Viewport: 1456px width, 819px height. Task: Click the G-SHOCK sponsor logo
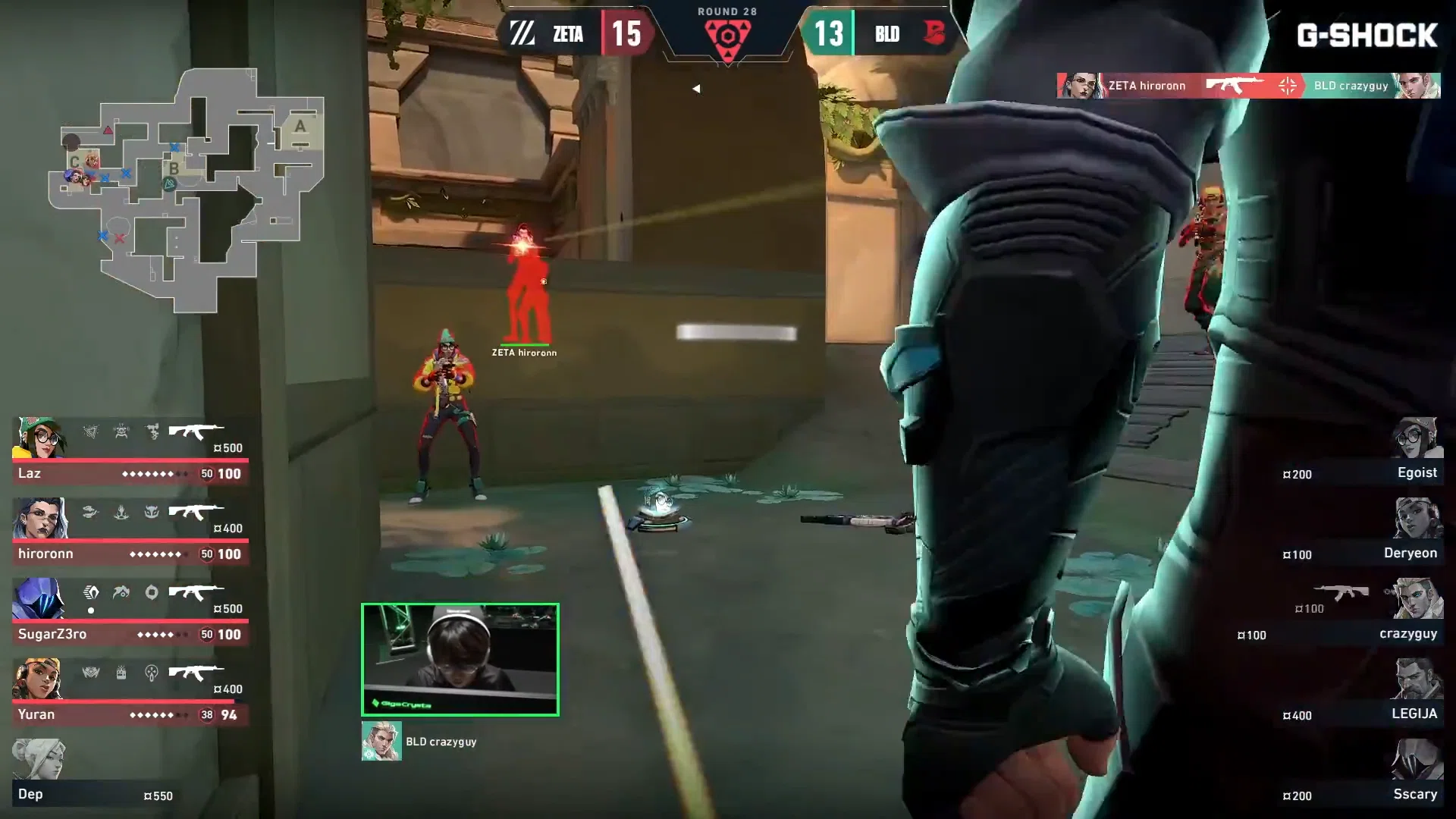[1367, 35]
